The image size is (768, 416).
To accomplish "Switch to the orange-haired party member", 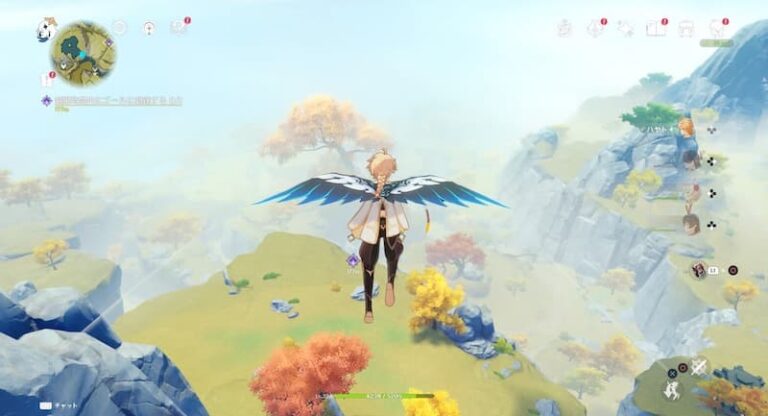I will tap(686, 128).
